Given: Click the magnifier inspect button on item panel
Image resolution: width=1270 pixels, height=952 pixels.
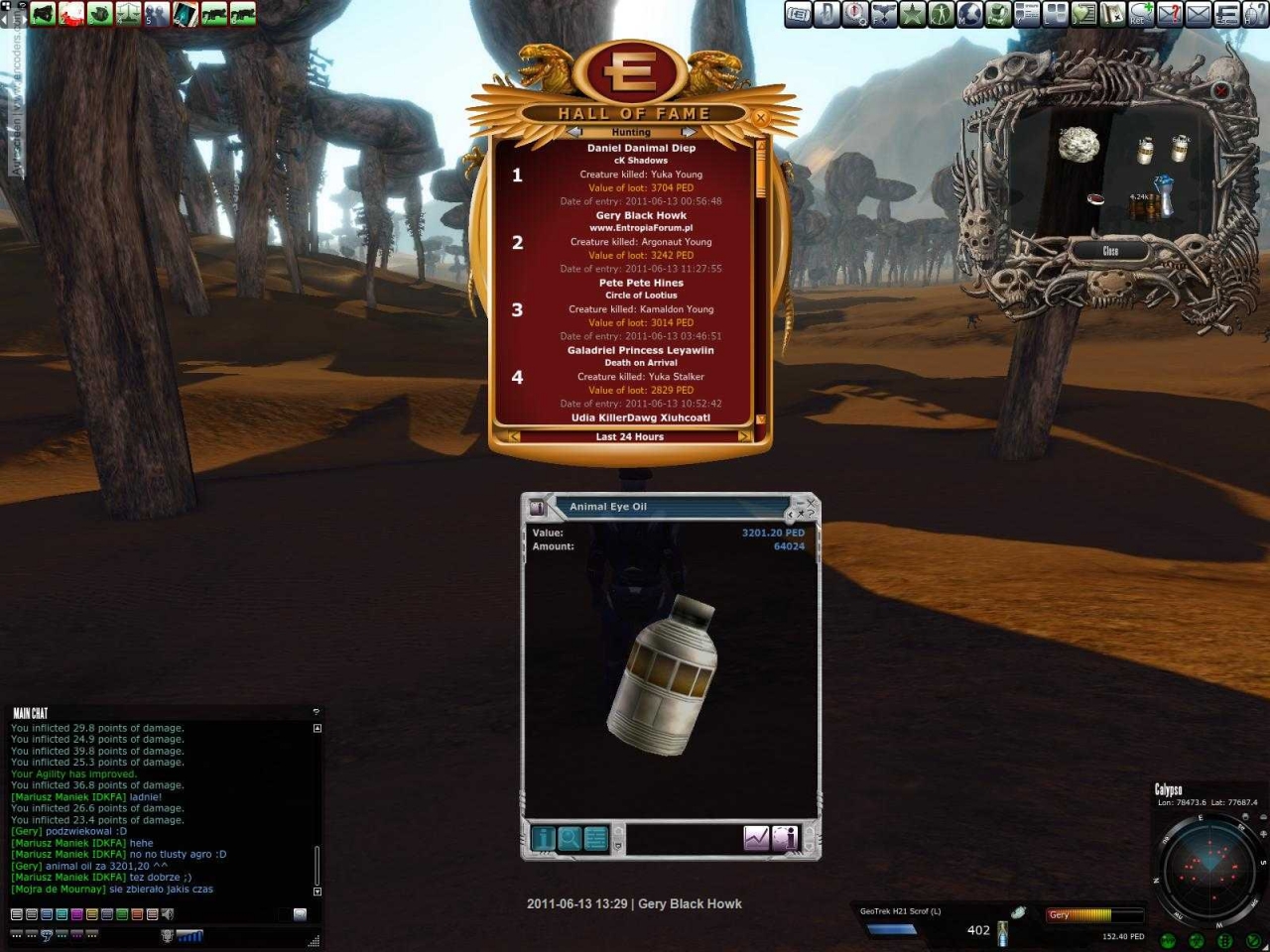Looking at the screenshot, I should pyautogui.click(x=570, y=839).
